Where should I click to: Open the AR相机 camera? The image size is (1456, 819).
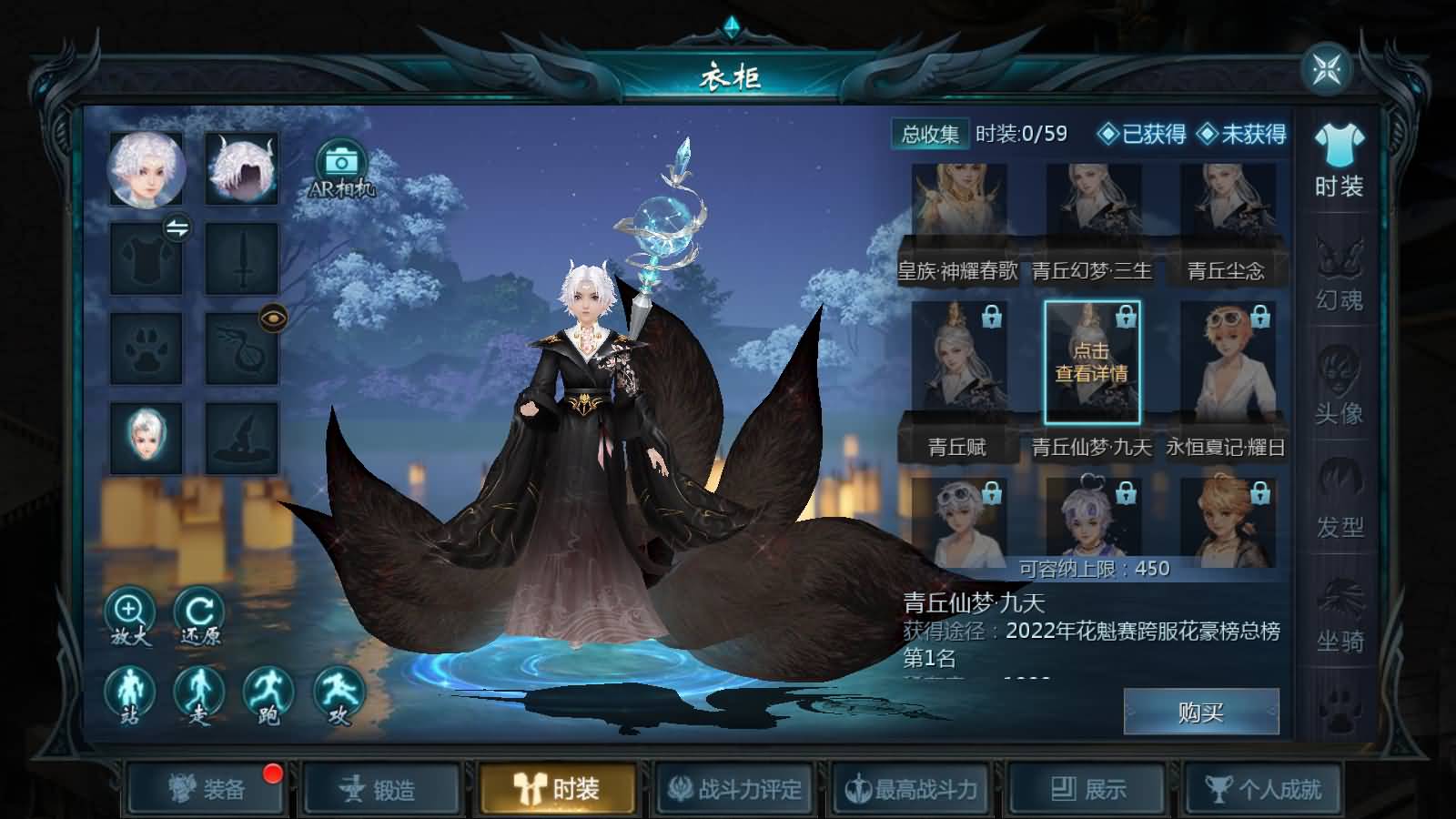(x=341, y=167)
